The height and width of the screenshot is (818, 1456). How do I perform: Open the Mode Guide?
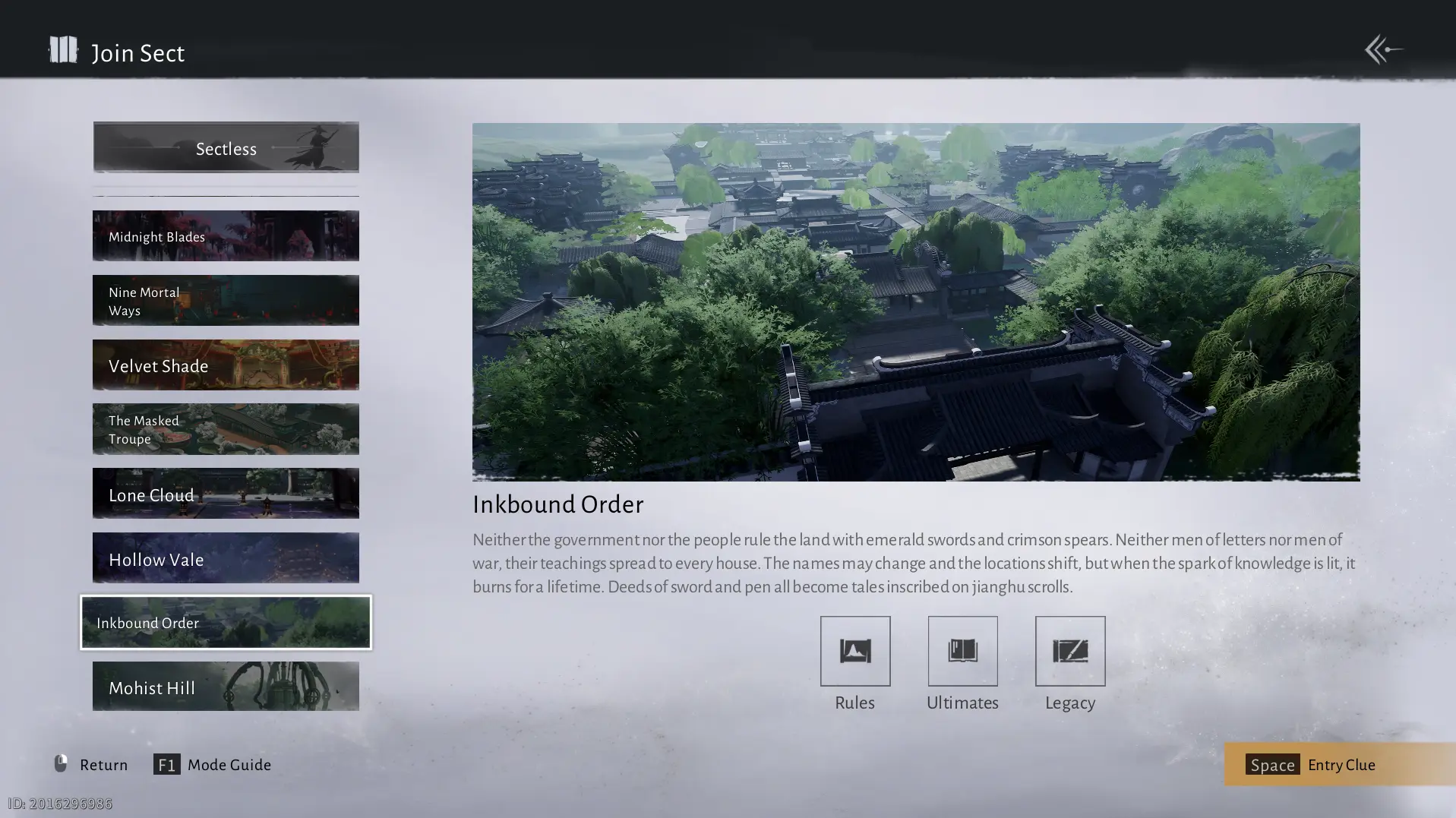point(213,764)
